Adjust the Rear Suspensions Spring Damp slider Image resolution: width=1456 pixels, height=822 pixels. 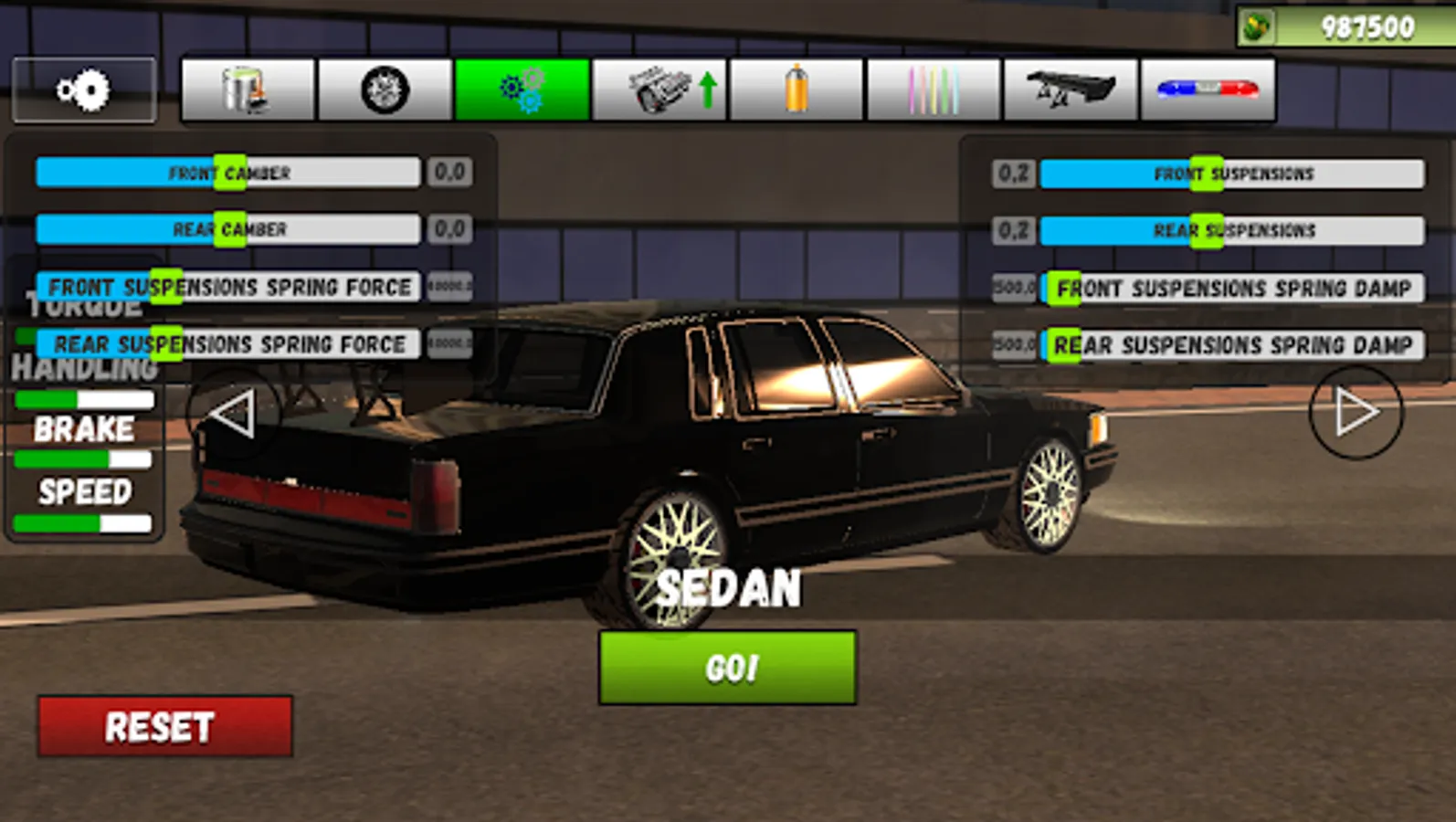pyautogui.click(x=1064, y=344)
